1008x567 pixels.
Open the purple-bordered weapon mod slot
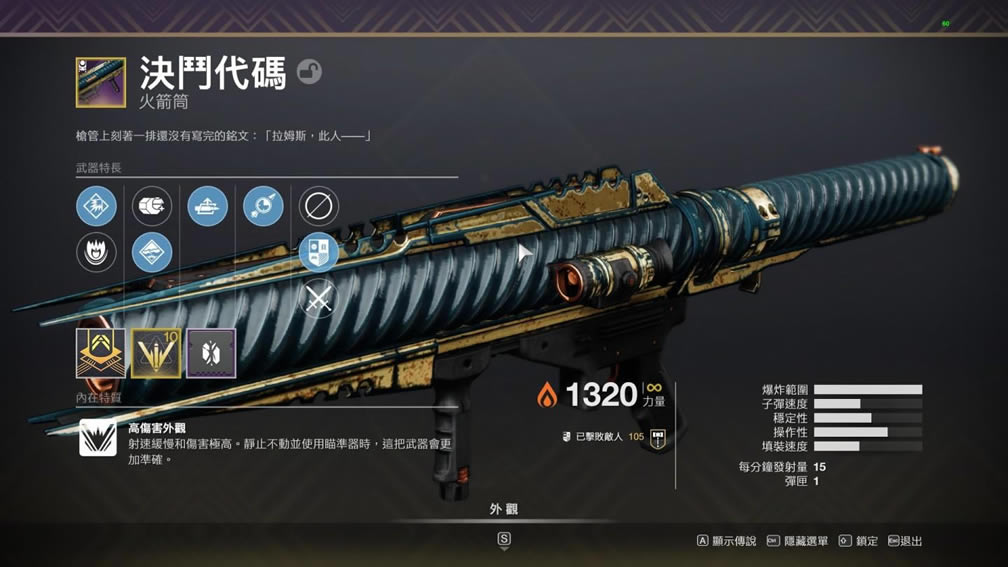211,353
